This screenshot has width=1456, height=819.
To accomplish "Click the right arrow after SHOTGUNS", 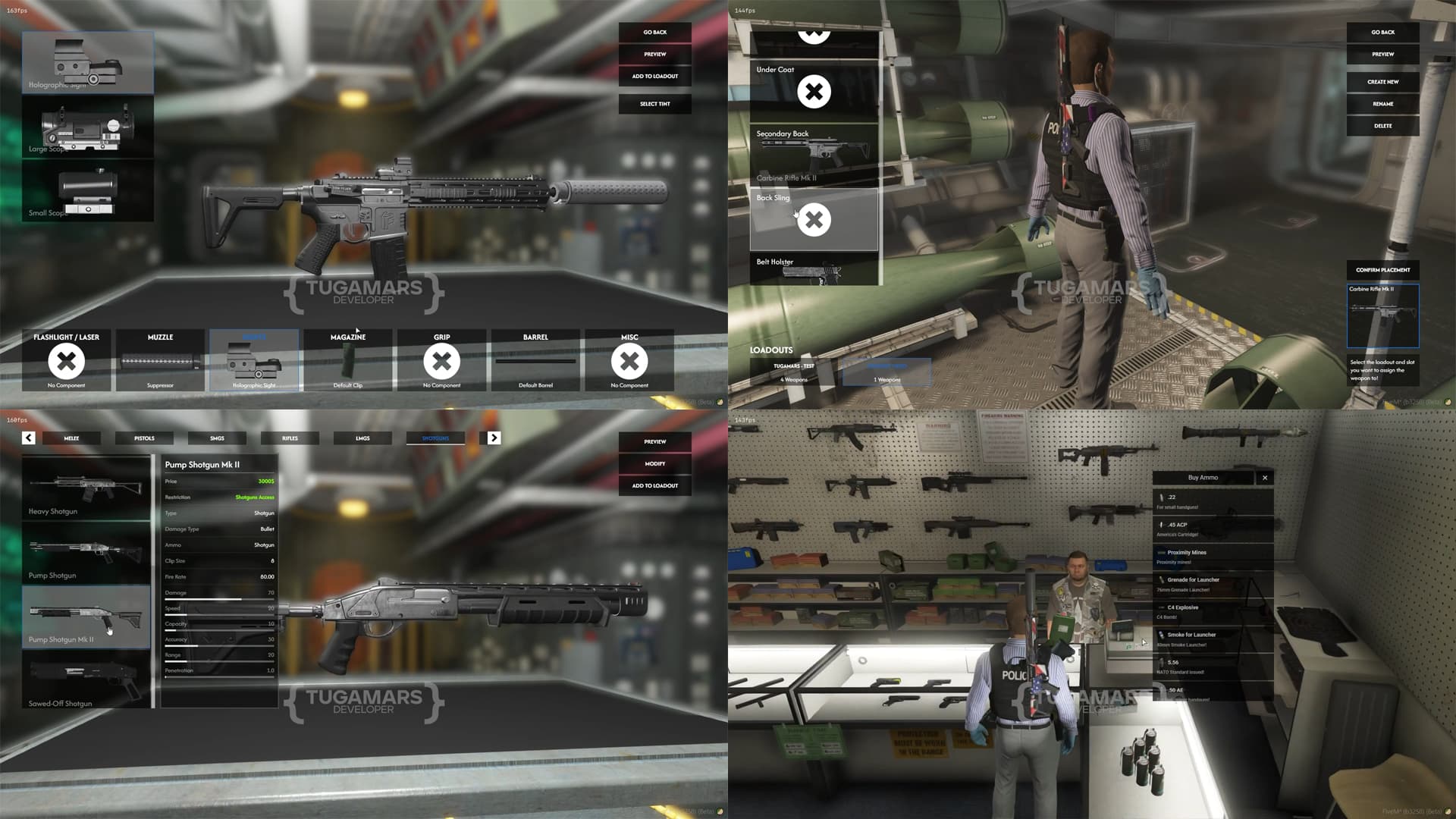I will pos(494,438).
